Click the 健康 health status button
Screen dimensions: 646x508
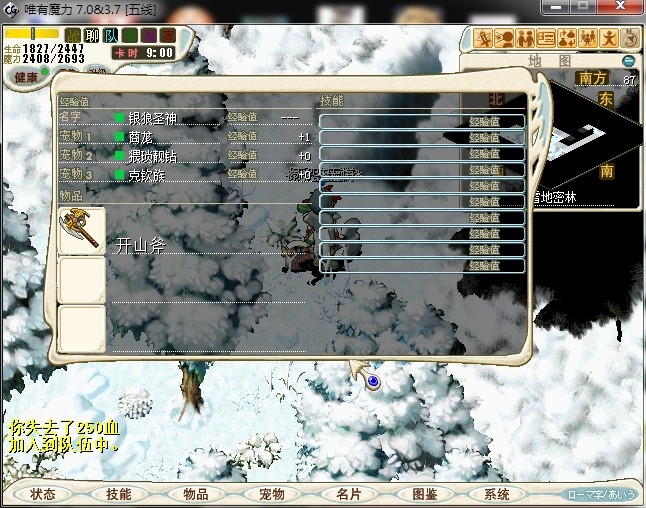click(26, 78)
